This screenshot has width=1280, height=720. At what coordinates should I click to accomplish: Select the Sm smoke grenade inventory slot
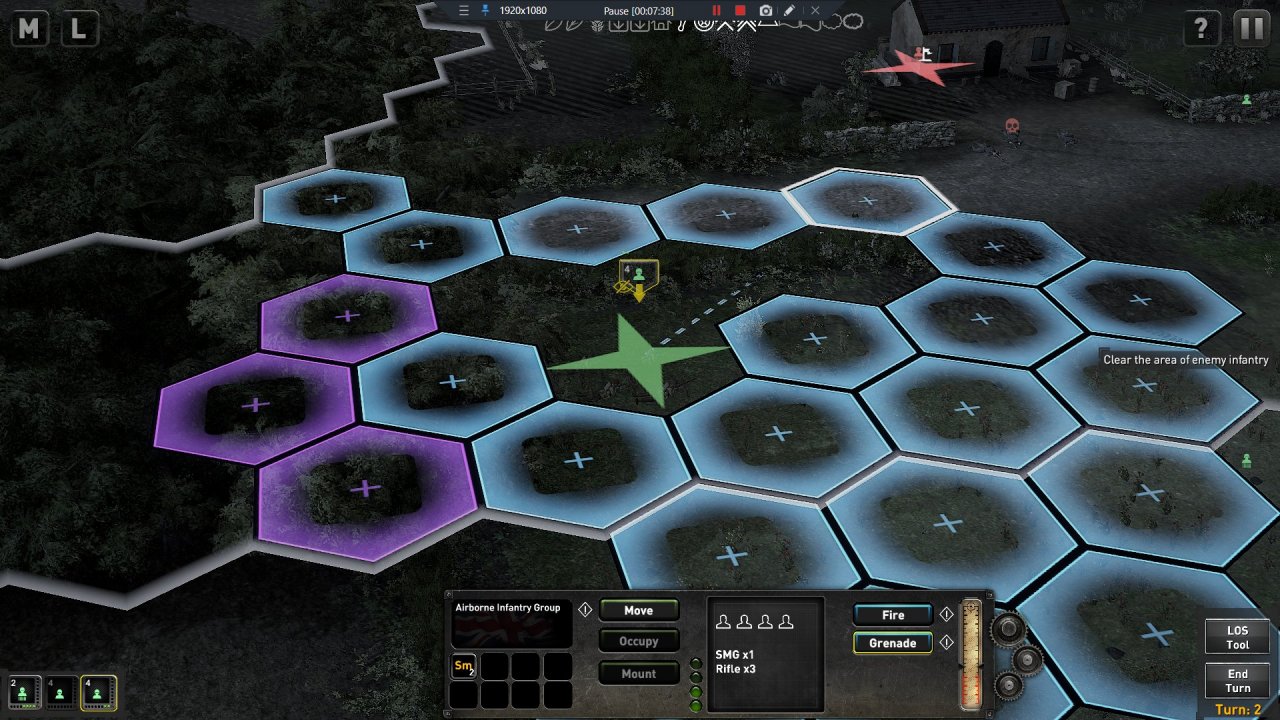[x=463, y=666]
